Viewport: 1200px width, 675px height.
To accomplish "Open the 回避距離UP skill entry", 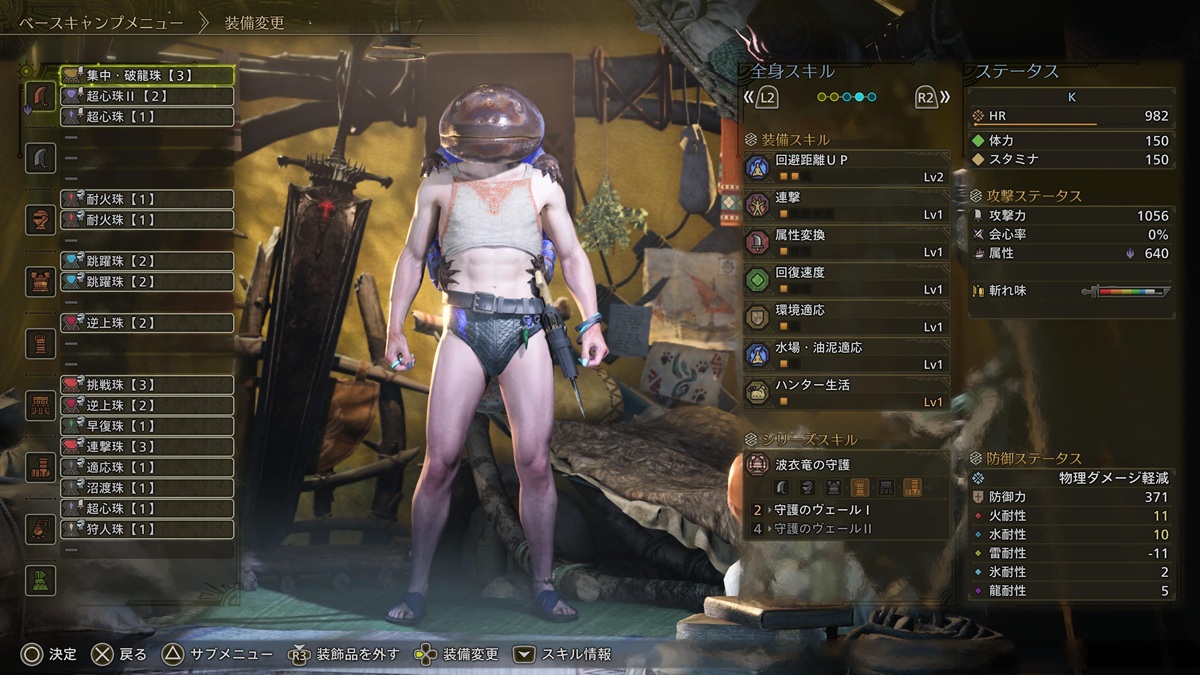I will click(846, 168).
